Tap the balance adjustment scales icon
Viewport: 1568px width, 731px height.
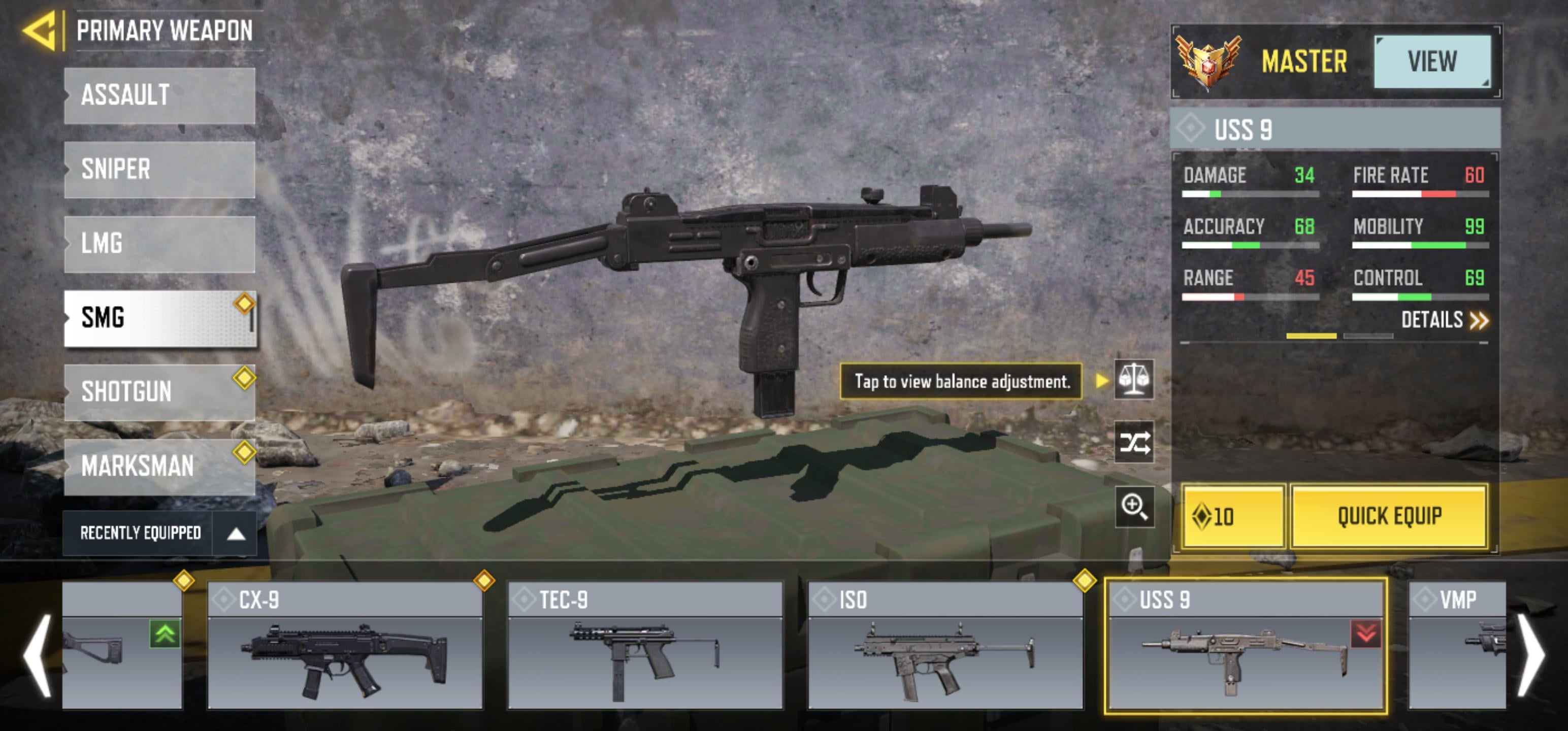pyautogui.click(x=1133, y=380)
